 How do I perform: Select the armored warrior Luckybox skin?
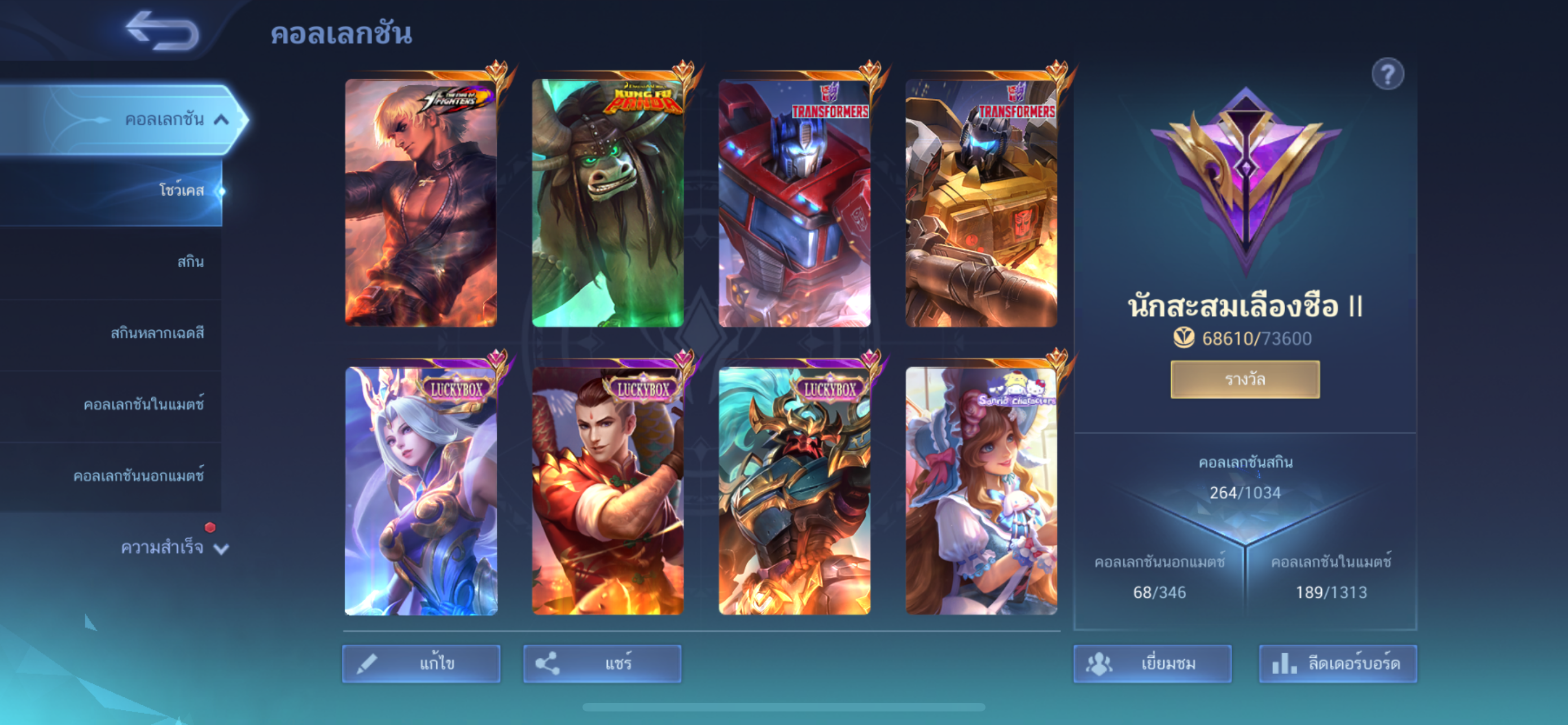tap(794, 491)
